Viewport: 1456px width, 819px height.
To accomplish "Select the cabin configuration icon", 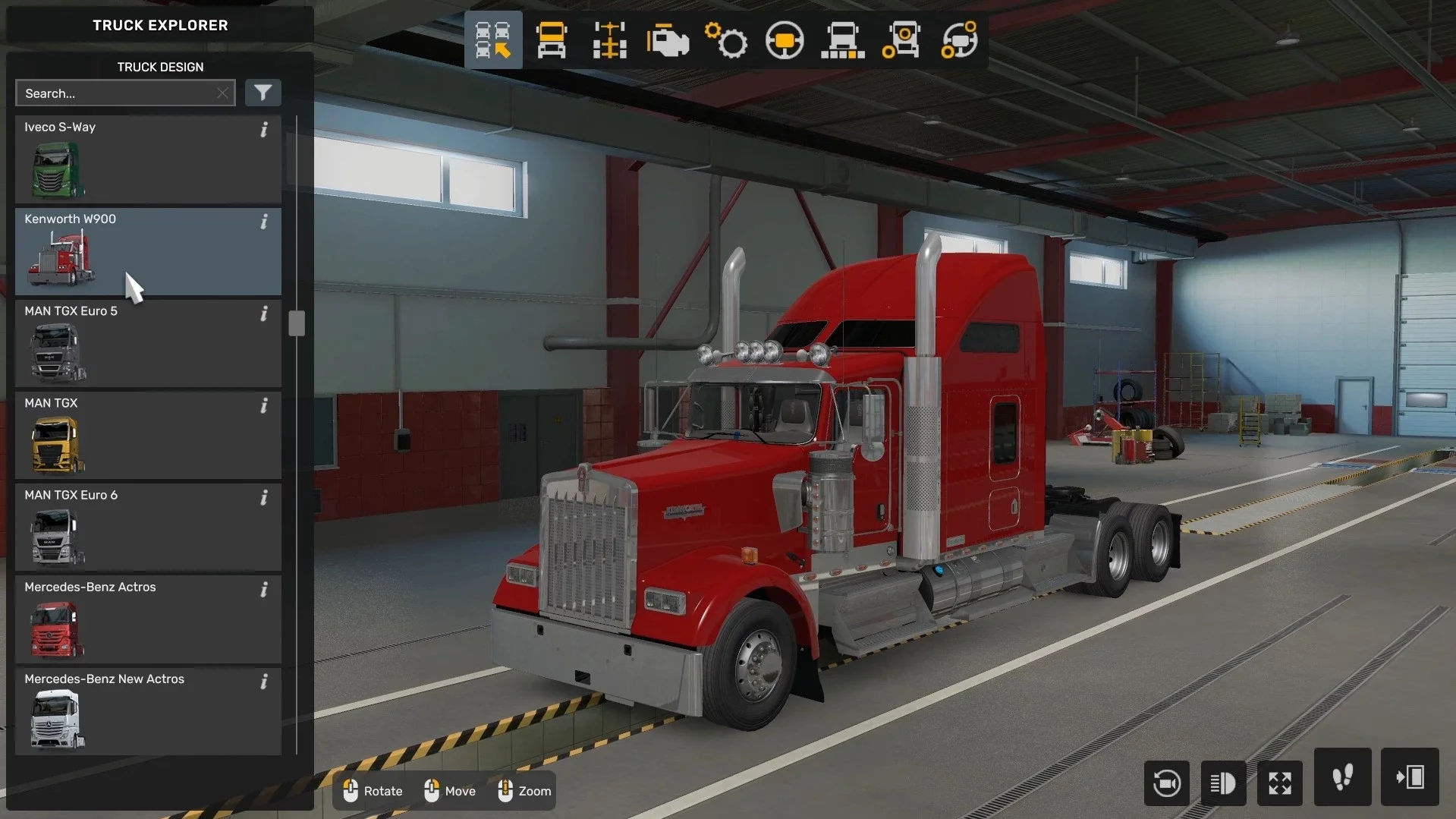I will [x=552, y=39].
